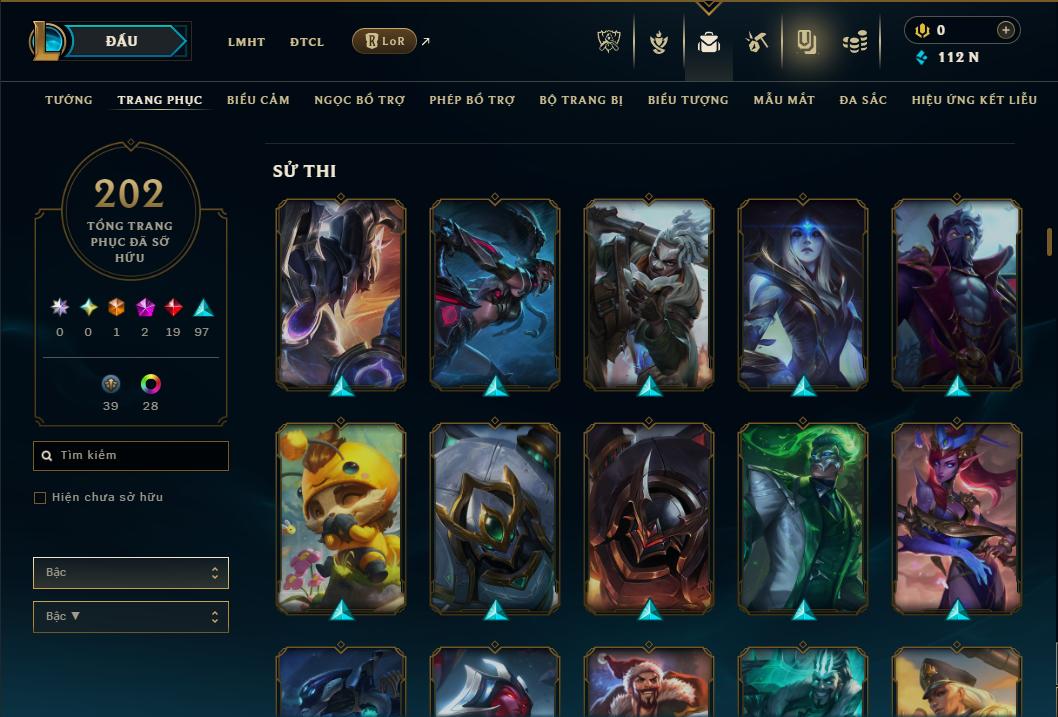The height and width of the screenshot is (717, 1058).
Task: Click the Tìm kiếm search field
Action: [131, 456]
